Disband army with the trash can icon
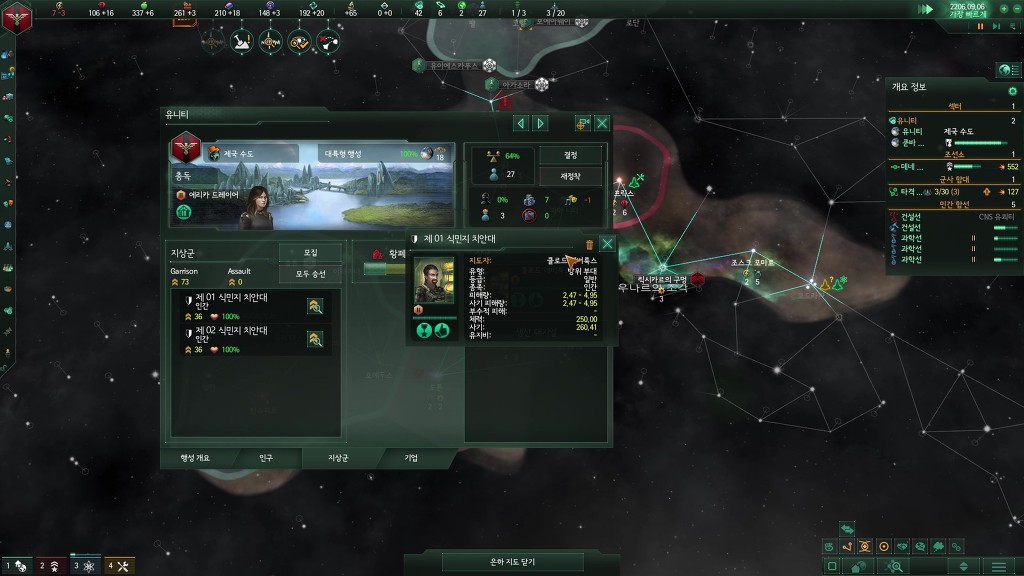 point(589,243)
